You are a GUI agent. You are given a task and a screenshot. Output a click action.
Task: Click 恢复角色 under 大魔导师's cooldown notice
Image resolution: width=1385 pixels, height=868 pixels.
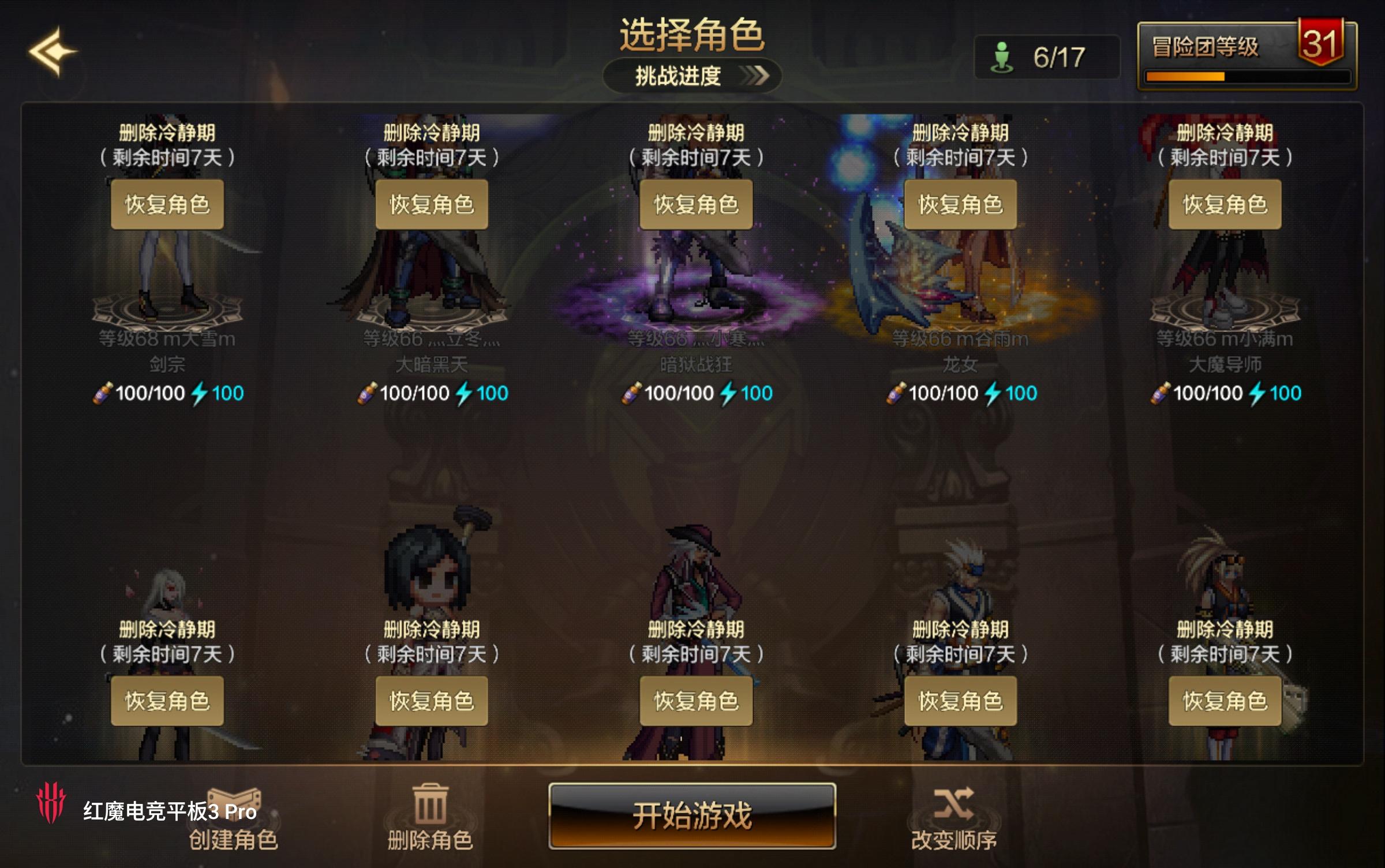(1225, 203)
